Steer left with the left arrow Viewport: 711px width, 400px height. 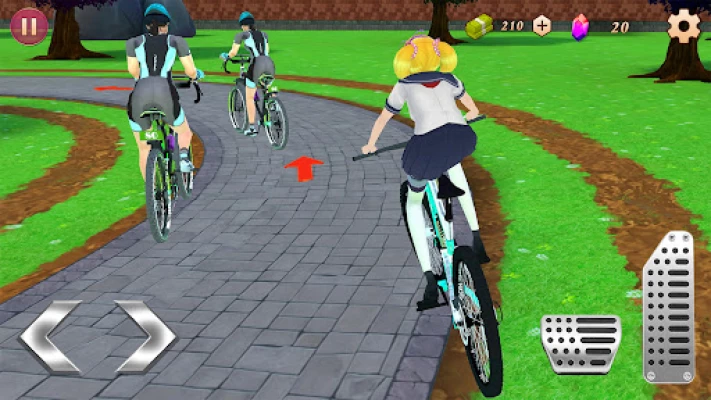tap(50, 336)
